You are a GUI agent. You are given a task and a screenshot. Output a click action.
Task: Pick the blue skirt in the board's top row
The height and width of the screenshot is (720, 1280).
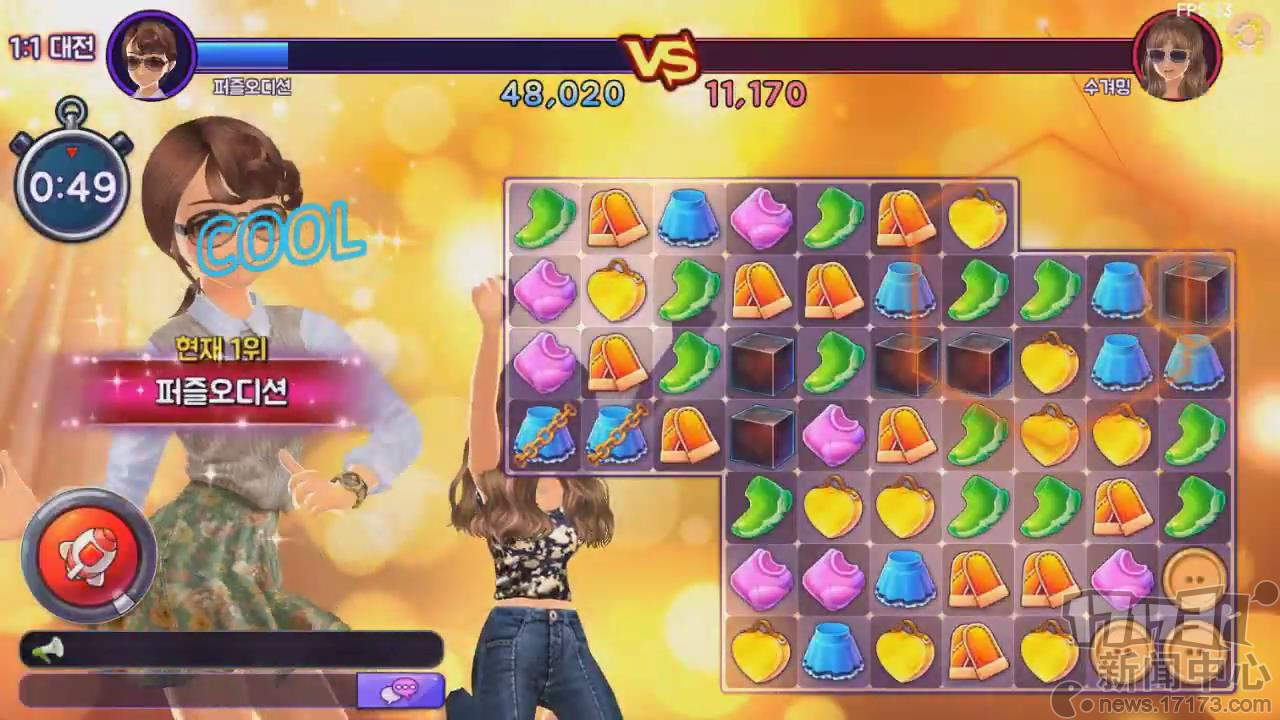coord(690,217)
